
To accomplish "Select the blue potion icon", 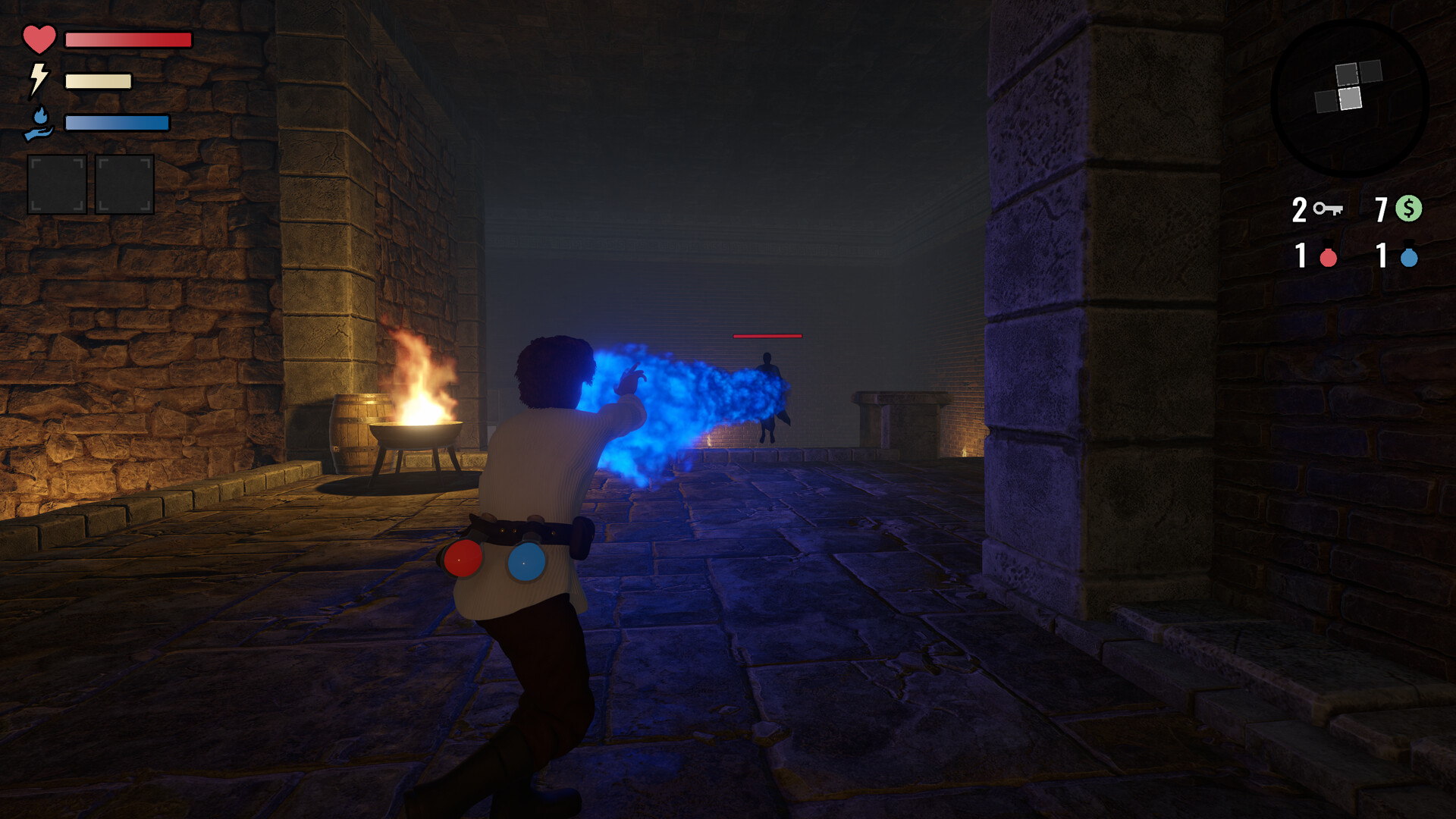I will 1409,256.
